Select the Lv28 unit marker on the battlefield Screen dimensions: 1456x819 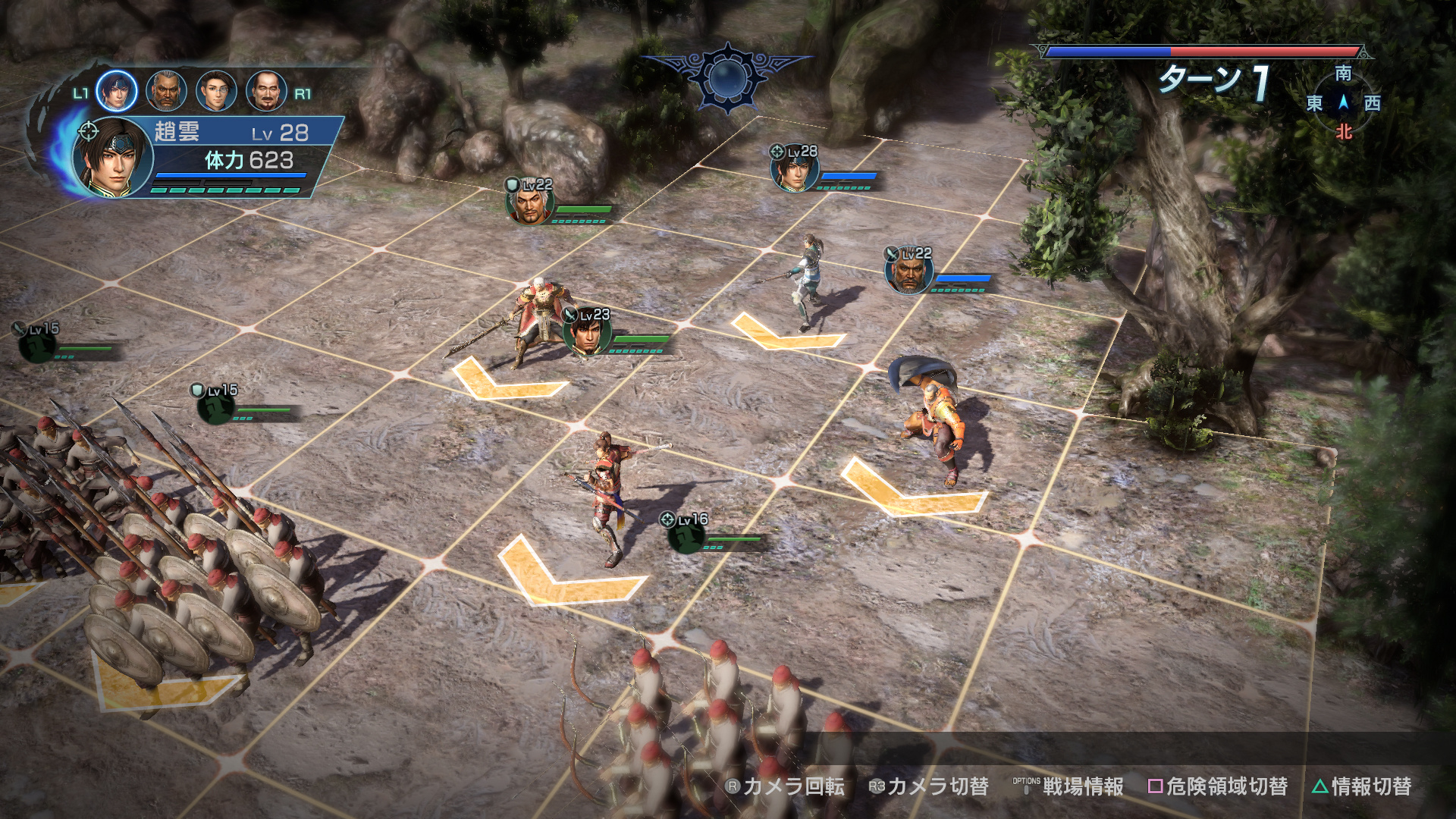pyautogui.click(x=793, y=168)
